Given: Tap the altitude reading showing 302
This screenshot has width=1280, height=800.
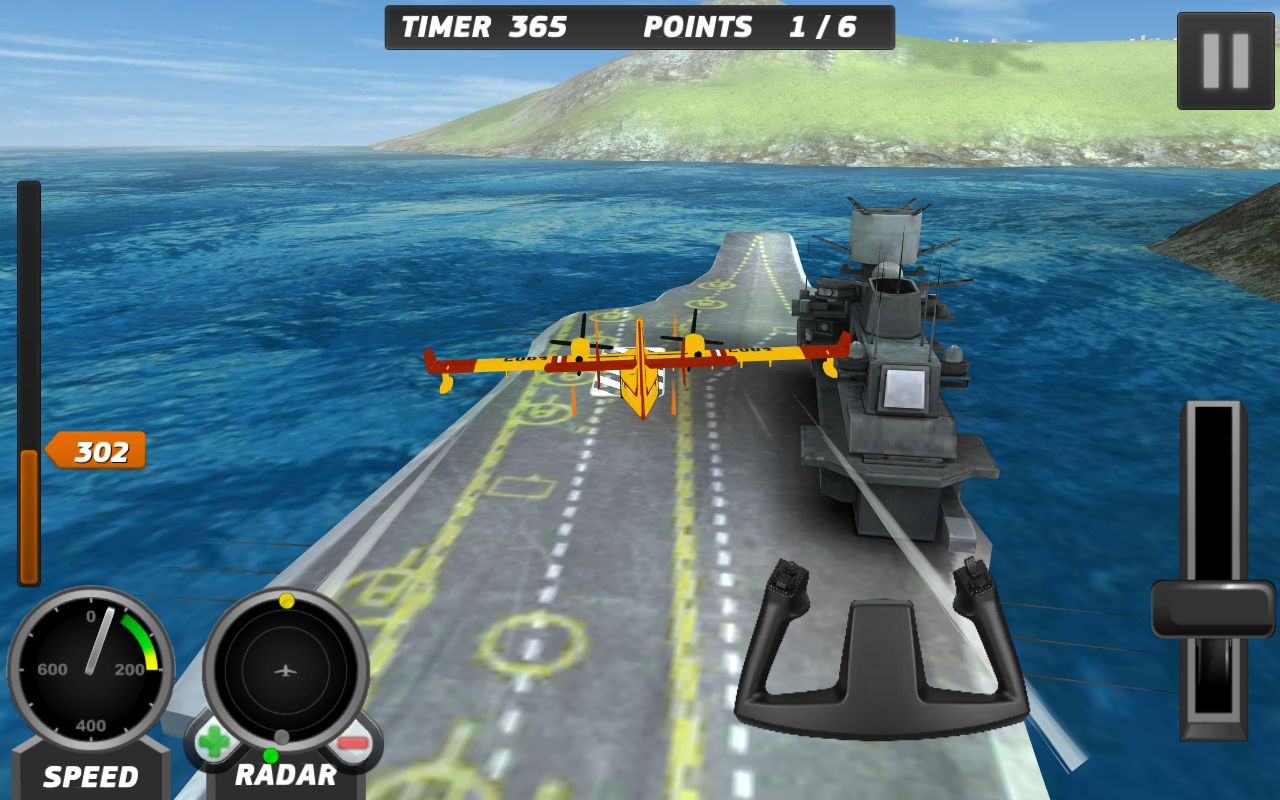Looking at the screenshot, I should [x=97, y=451].
